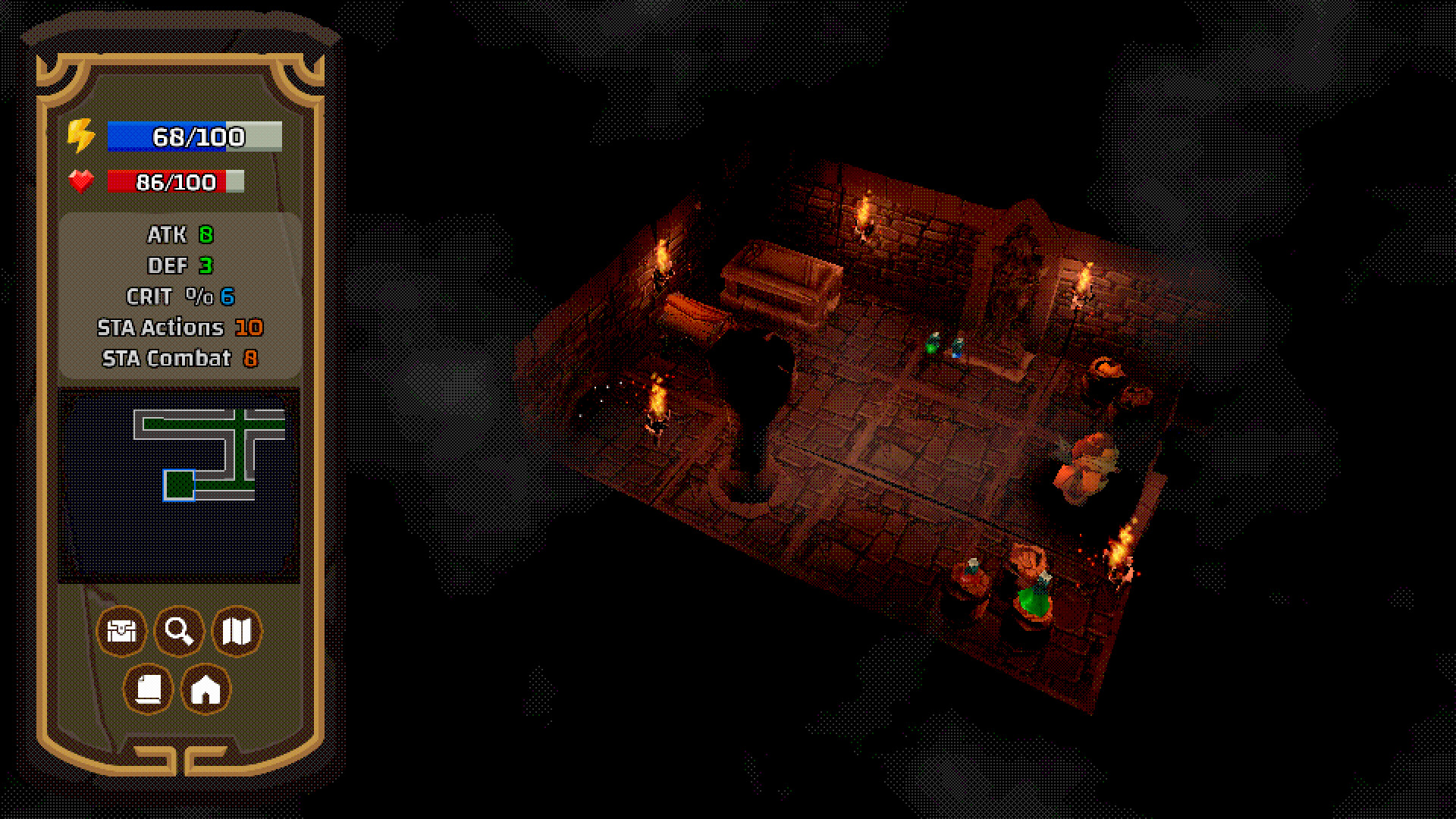1456x819 pixels.
Task: Select the magnifying glass search icon
Action: [179, 631]
